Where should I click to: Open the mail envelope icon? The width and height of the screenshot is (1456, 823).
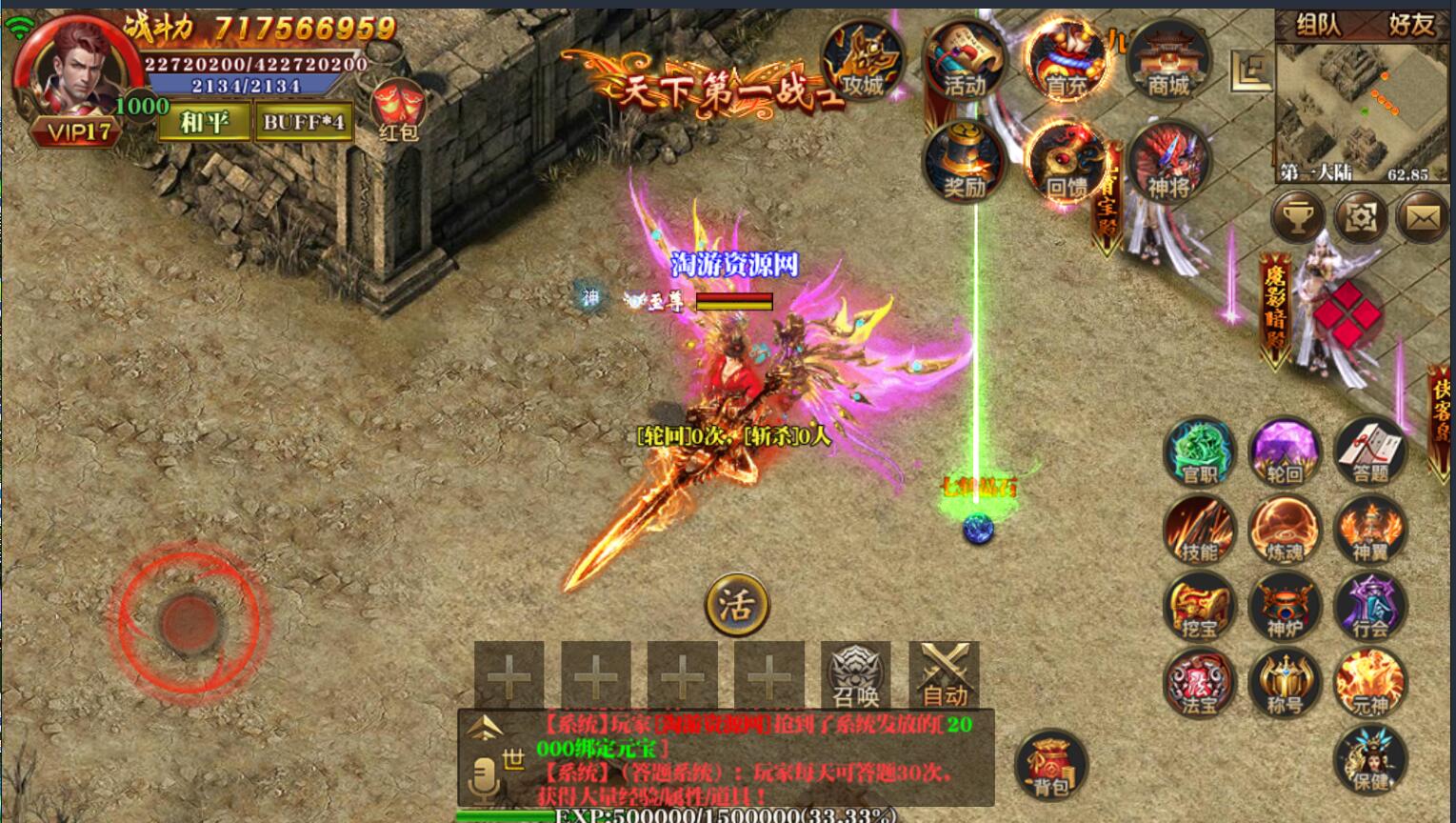[x=1423, y=218]
